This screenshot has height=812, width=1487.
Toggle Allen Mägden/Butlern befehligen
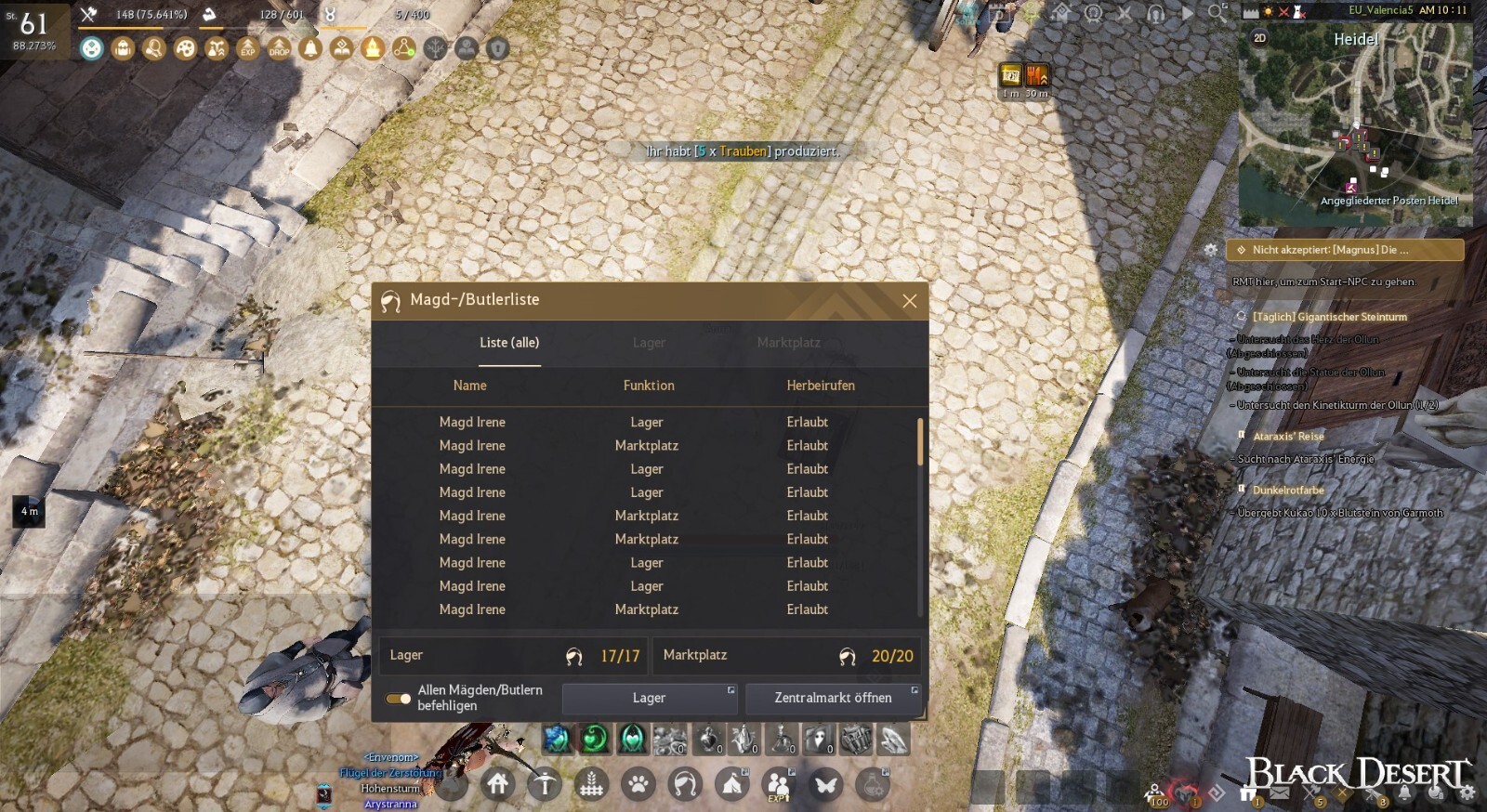pyautogui.click(x=399, y=697)
